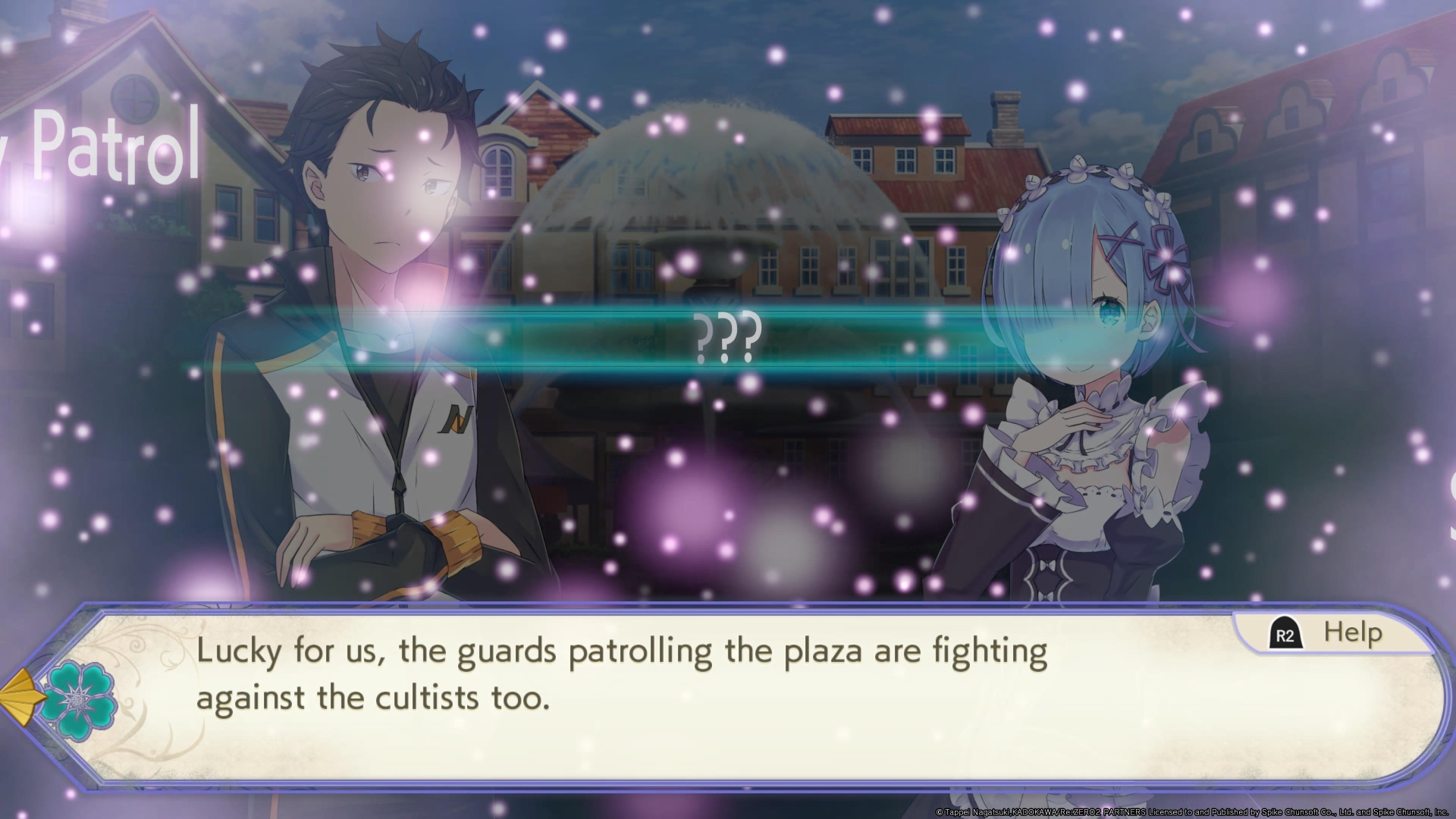Select the R2 controller button icon

point(1287,632)
